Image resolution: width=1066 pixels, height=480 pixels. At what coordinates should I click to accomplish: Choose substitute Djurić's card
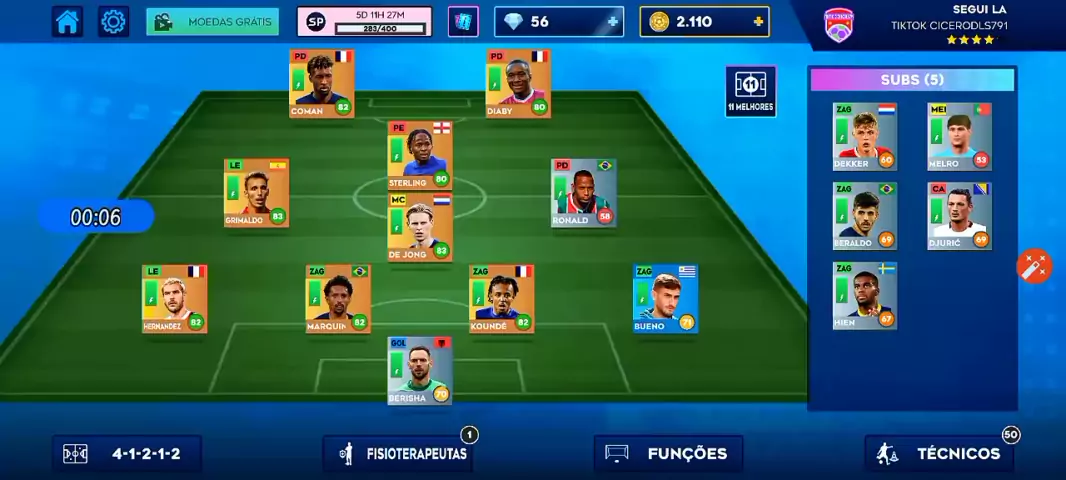pyautogui.click(x=959, y=216)
